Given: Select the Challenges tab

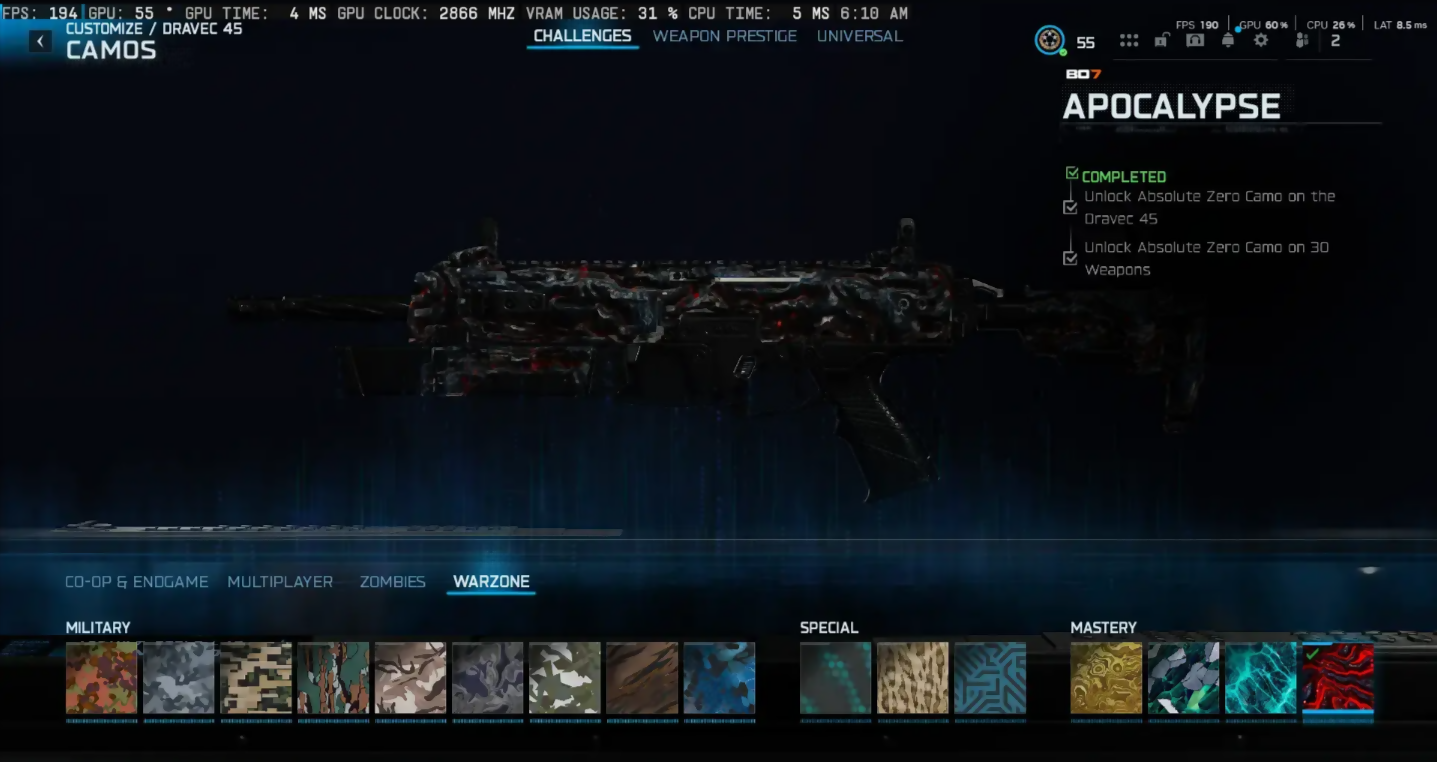Looking at the screenshot, I should point(582,36).
